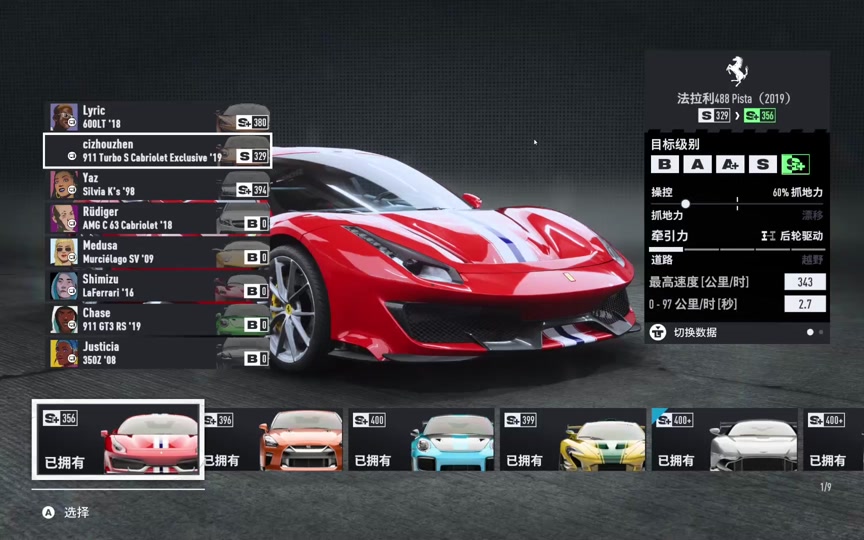Switch target class to S
The width and height of the screenshot is (864, 540).
click(x=763, y=165)
